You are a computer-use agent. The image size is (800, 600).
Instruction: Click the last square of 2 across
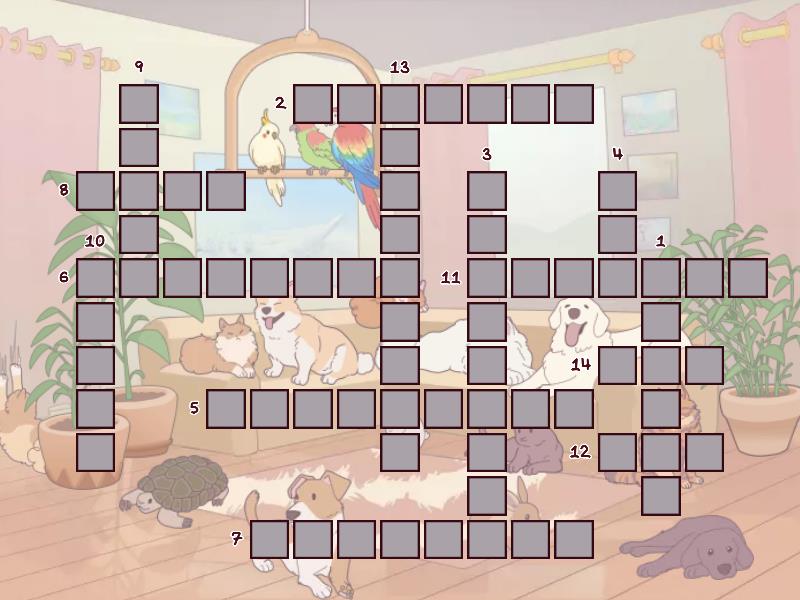click(x=574, y=103)
